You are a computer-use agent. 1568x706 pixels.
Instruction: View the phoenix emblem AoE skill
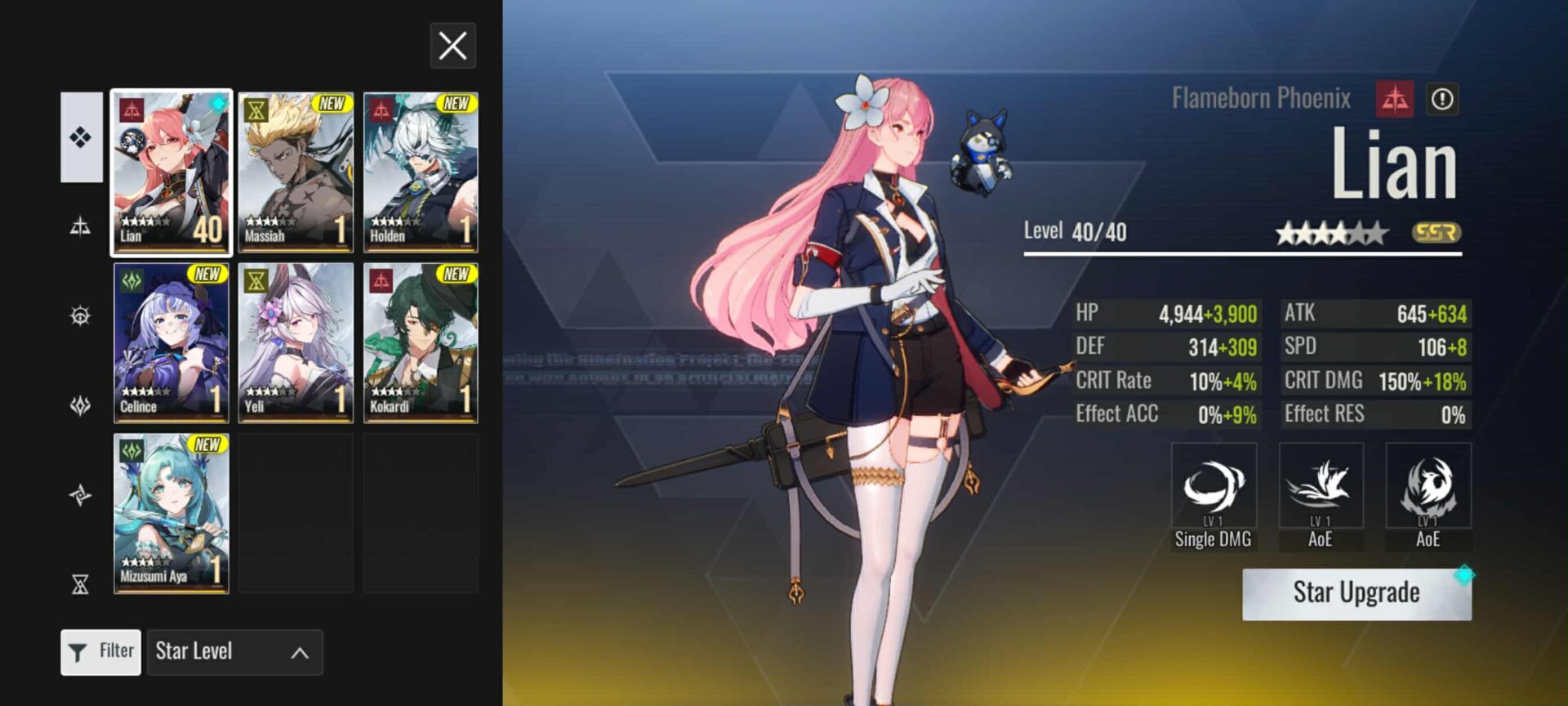click(1428, 487)
